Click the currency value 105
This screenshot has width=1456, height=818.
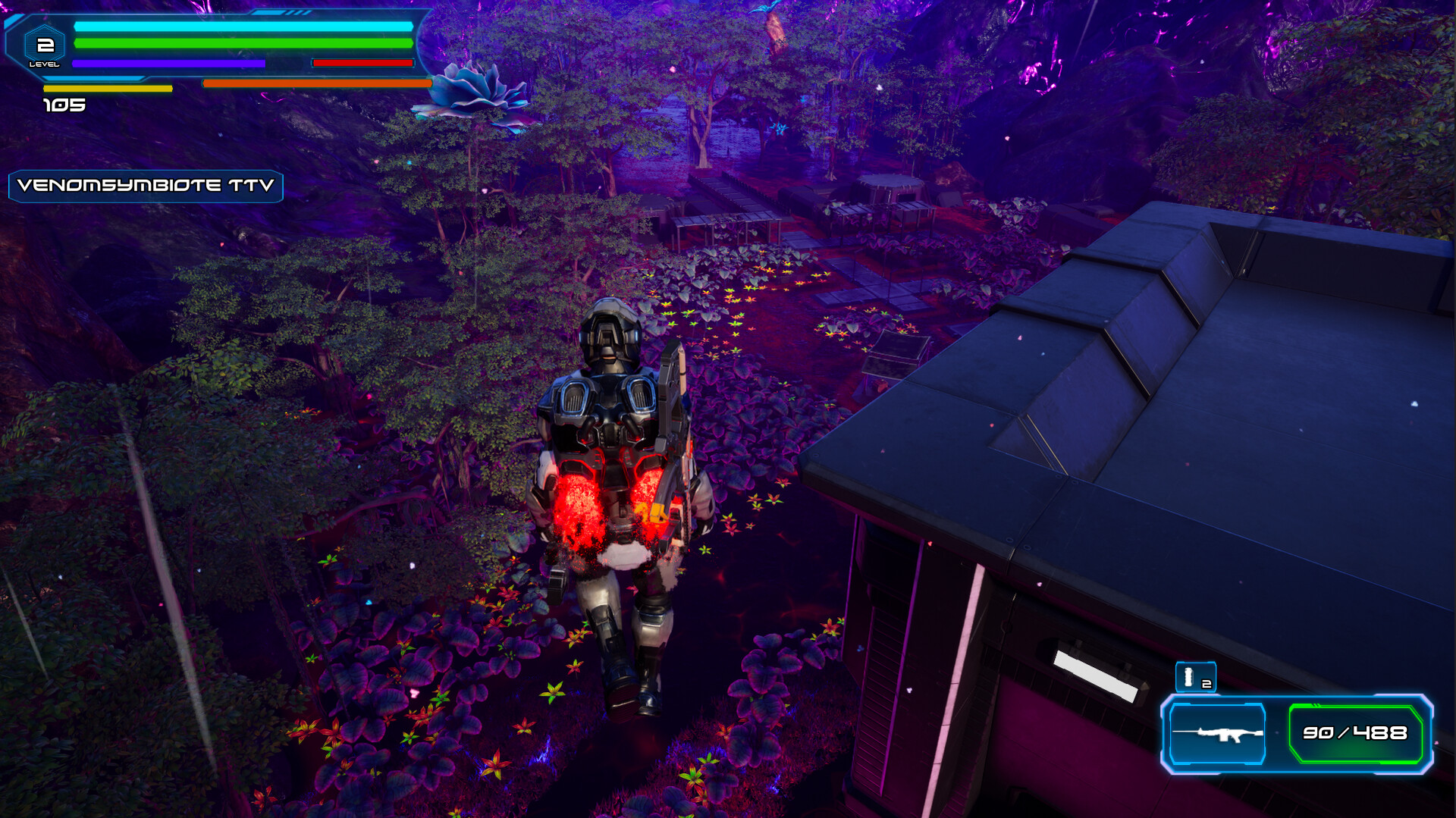coord(64,104)
